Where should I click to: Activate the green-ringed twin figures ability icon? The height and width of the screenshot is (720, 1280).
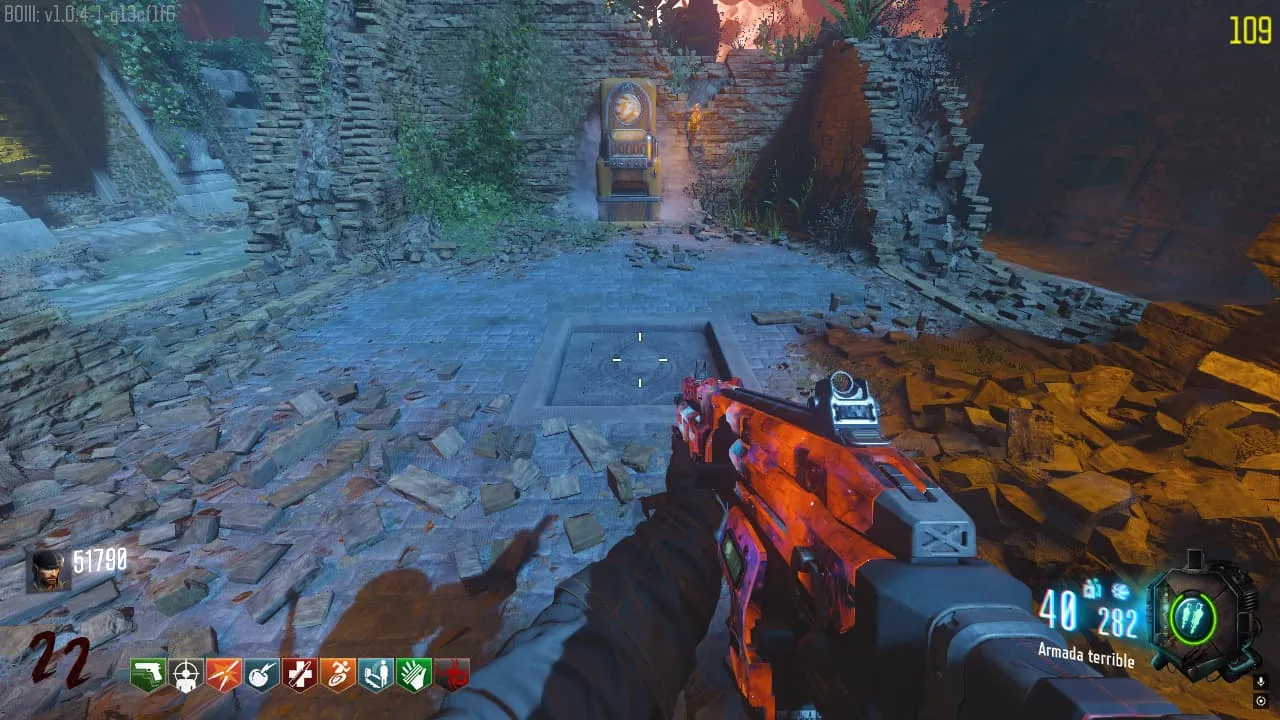click(x=1192, y=617)
